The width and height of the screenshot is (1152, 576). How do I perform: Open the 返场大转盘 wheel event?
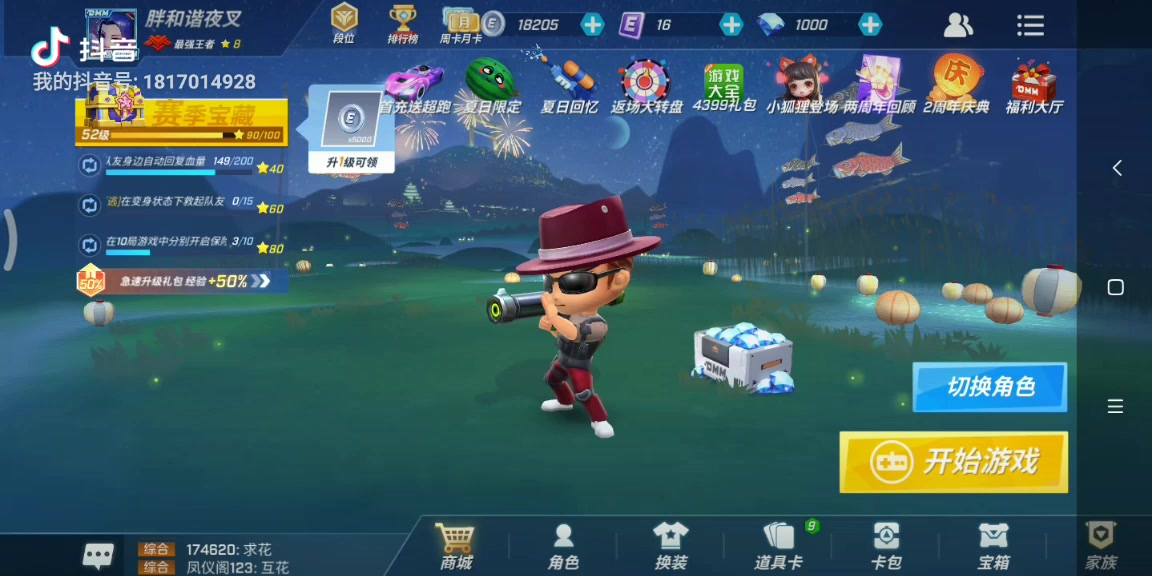coord(645,85)
